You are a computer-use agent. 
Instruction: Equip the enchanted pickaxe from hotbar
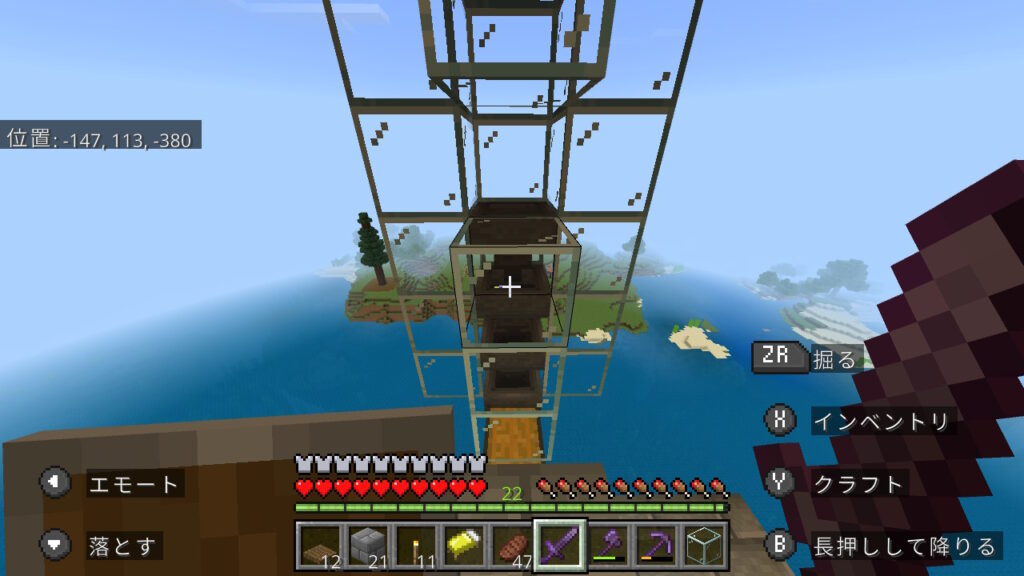coord(655,544)
